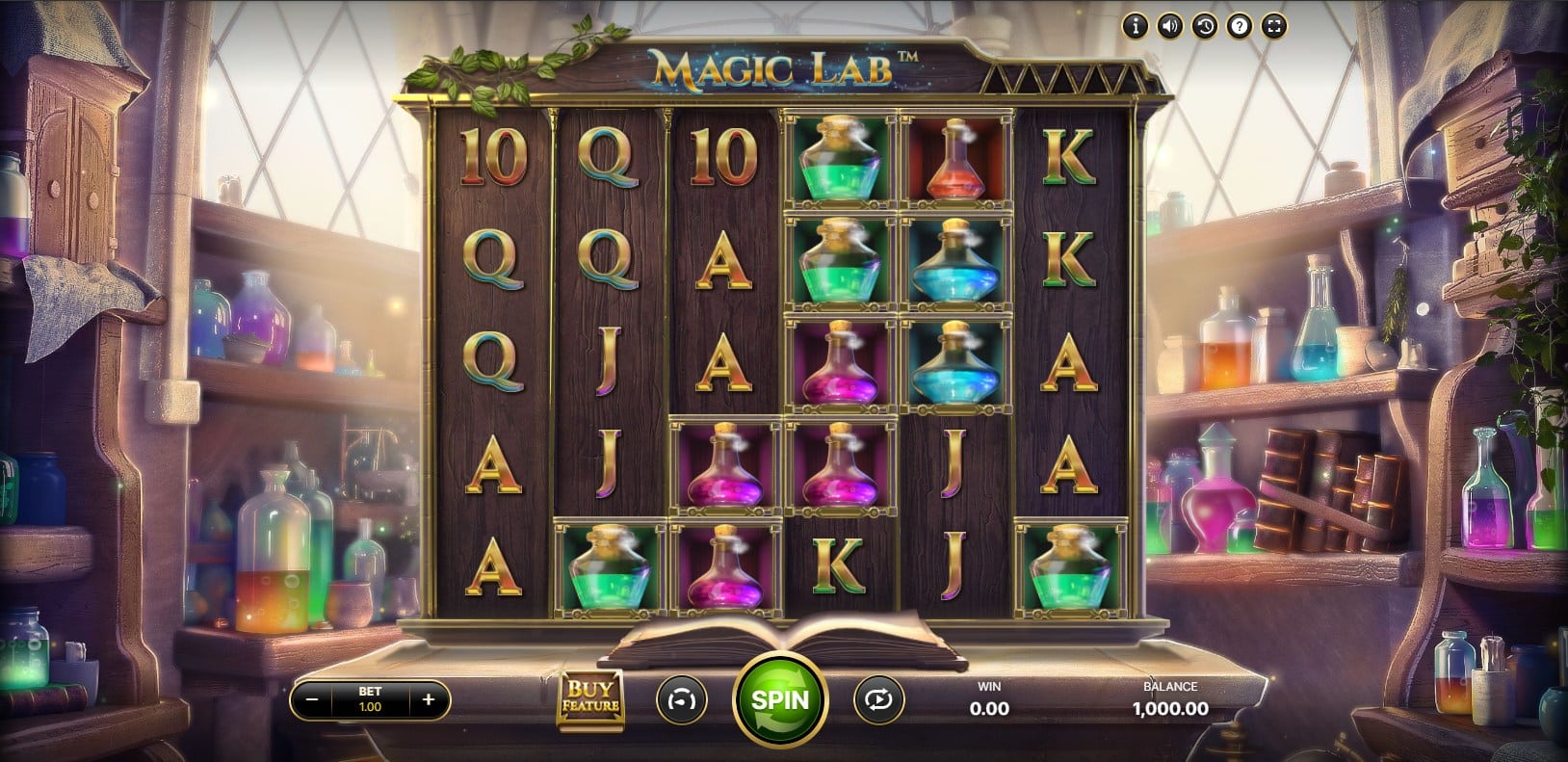Toggle the turbo speed gauge button

(681, 700)
